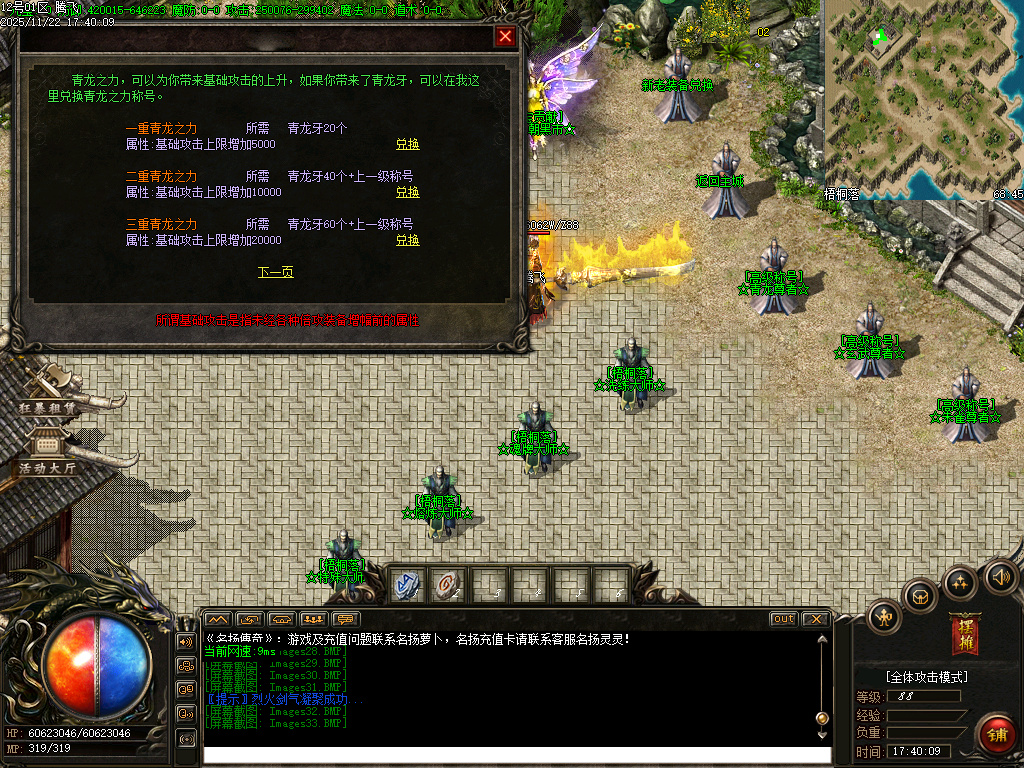The width and height of the screenshot is (1024, 768).
Task: Close the 青龙之力 dialog window
Action: point(506,37)
